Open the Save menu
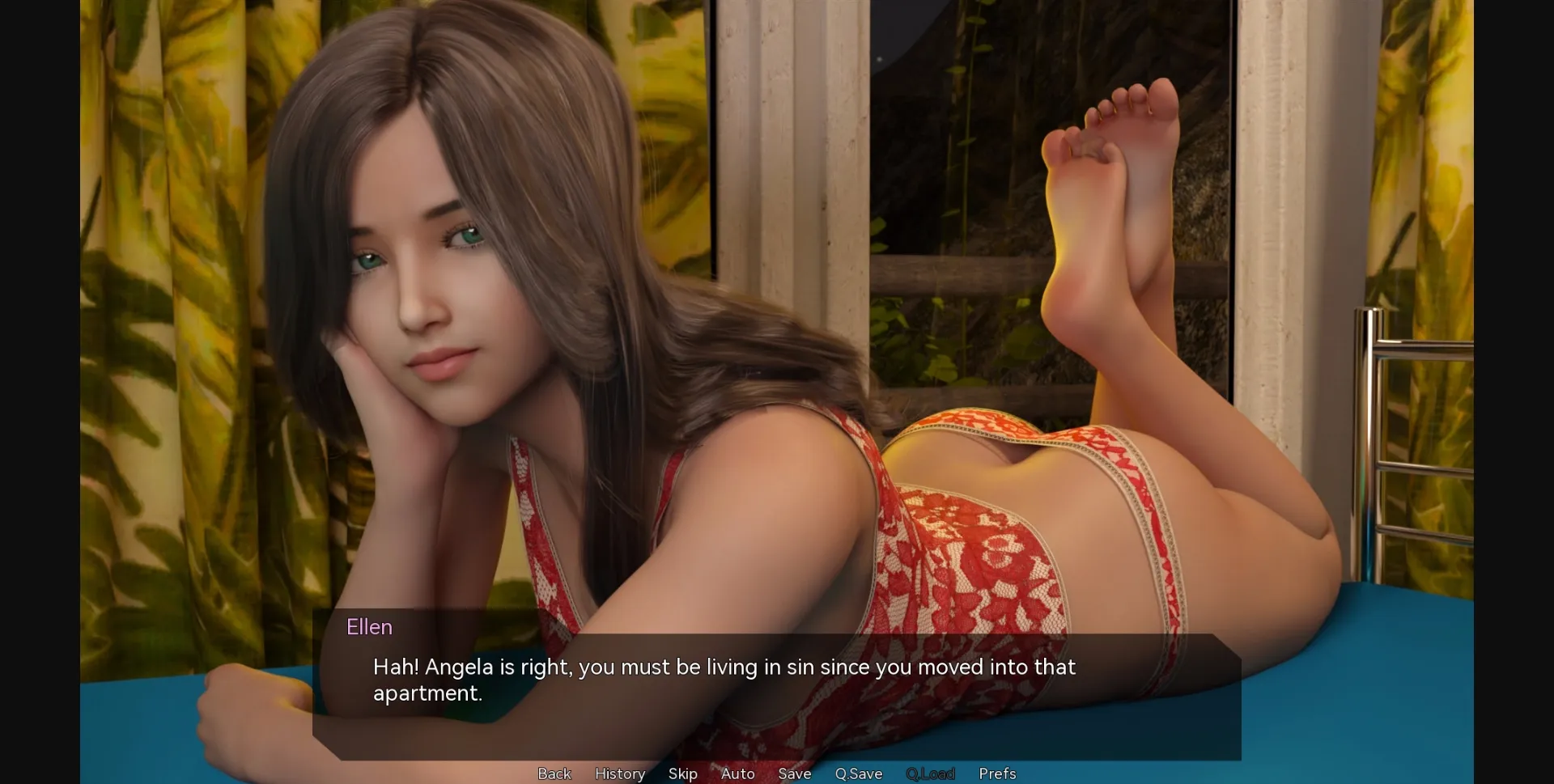 [795, 773]
